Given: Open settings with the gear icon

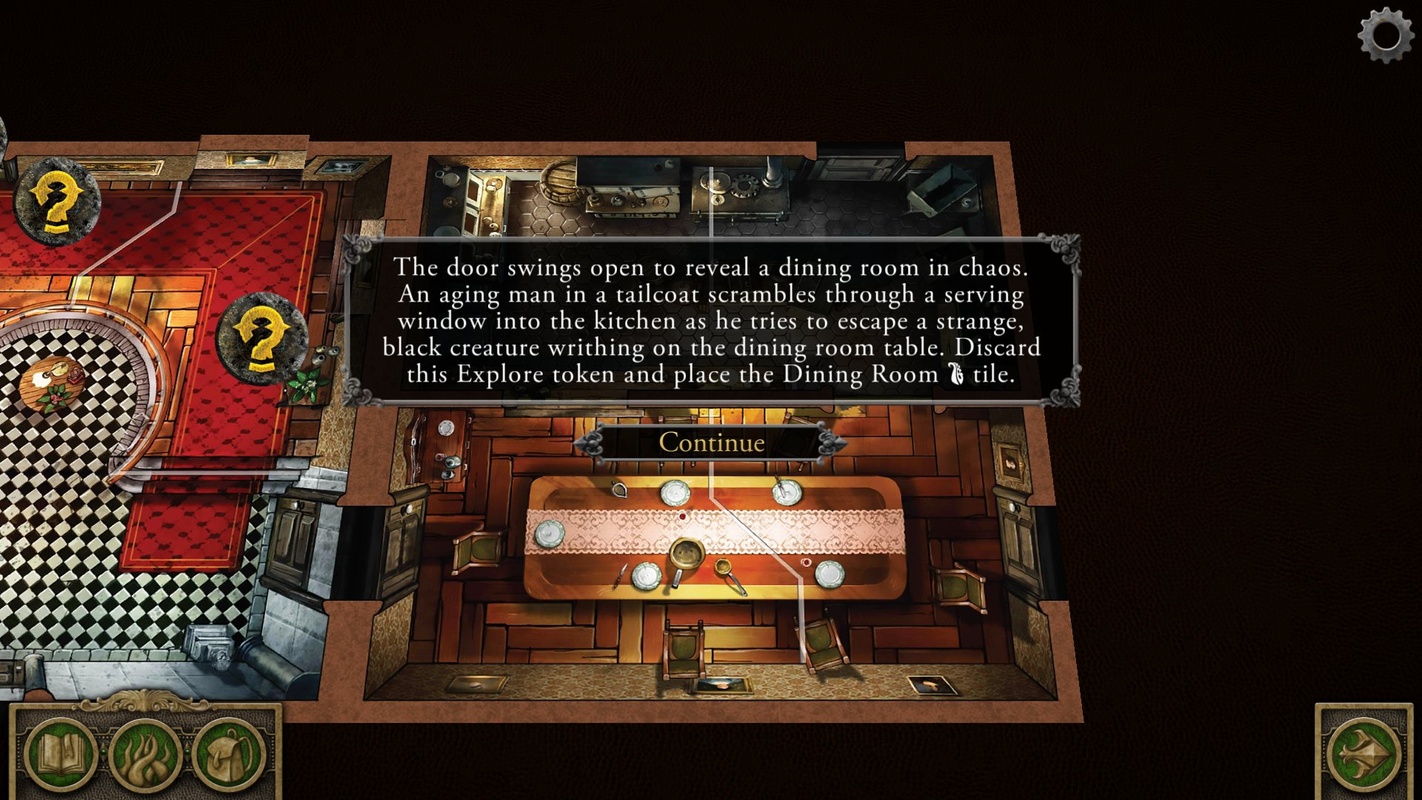Looking at the screenshot, I should pos(1386,36).
